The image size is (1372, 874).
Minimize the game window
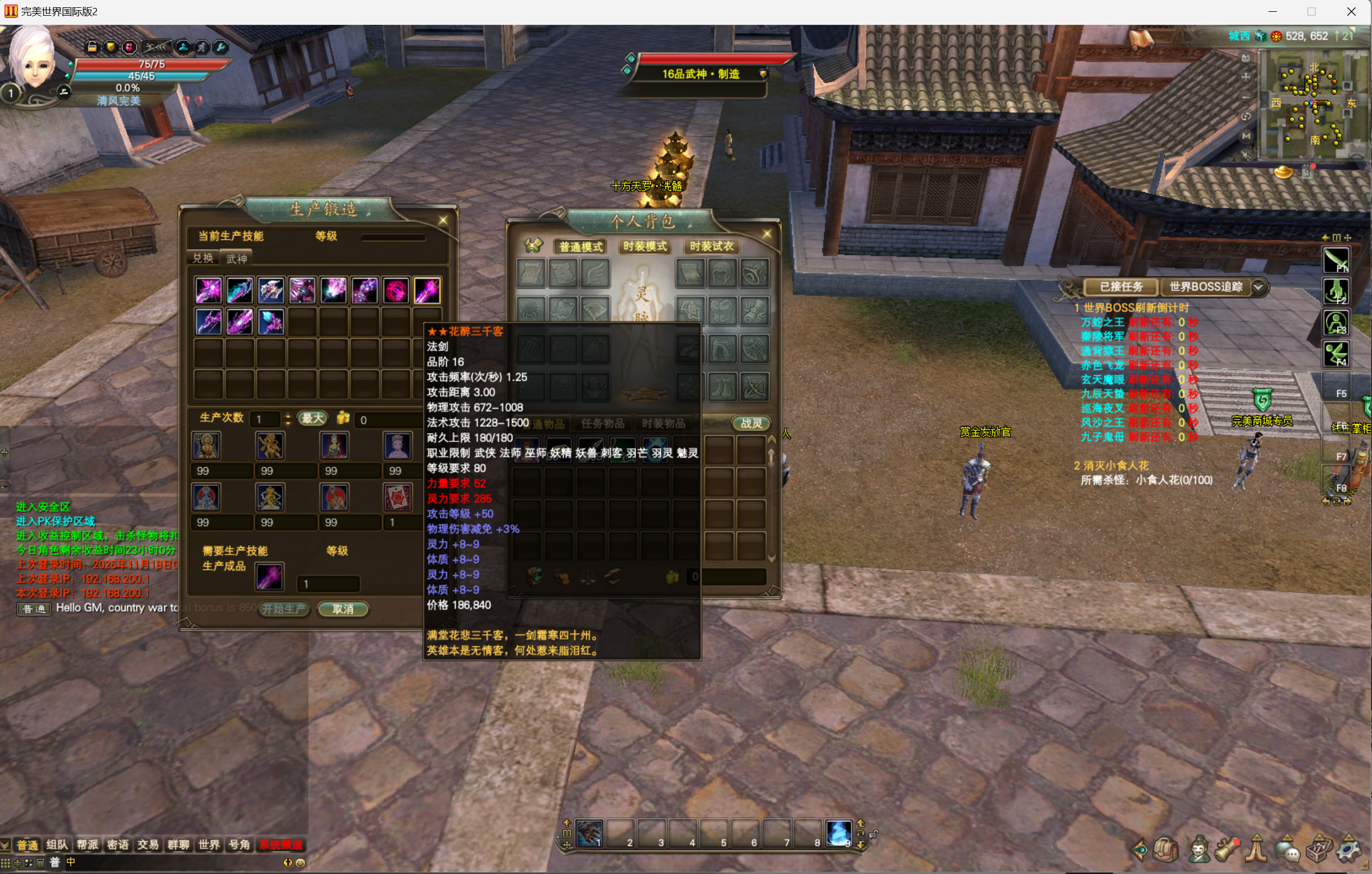(x=1273, y=11)
